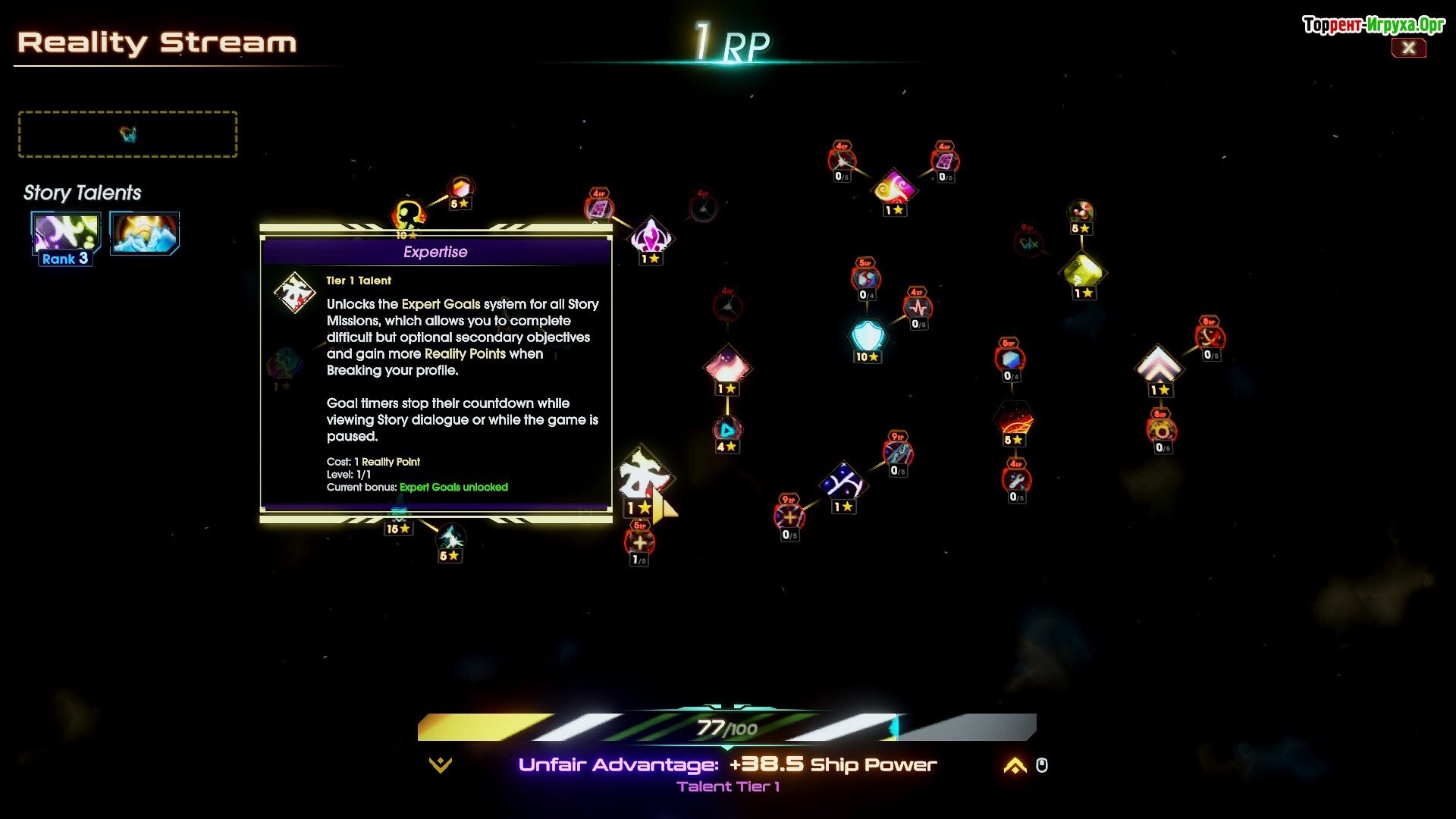Click the Expertise talent node
Screen dimensions: 1456x819
642,478
